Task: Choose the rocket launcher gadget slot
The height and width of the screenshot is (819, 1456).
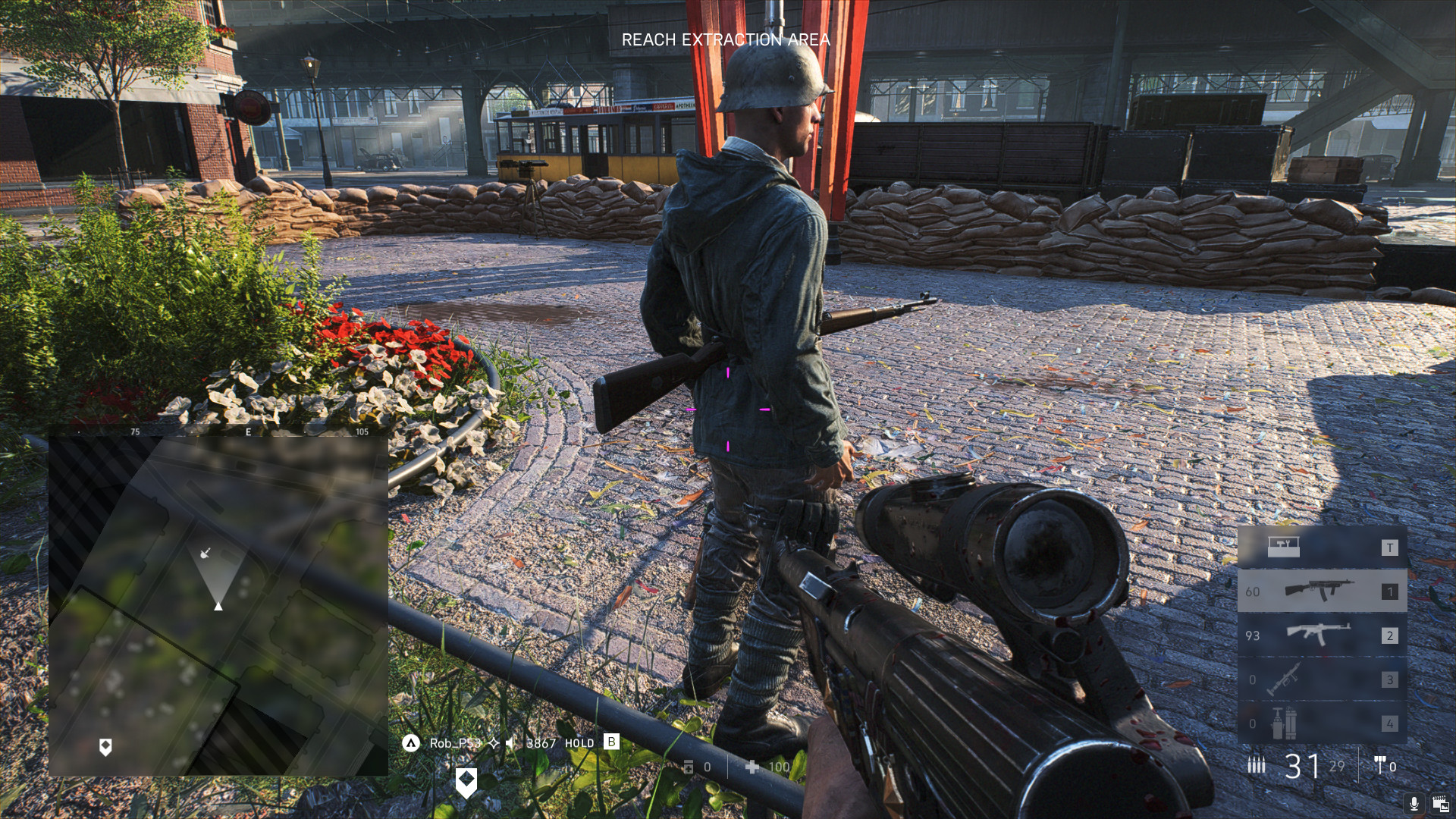Action: tap(1322, 679)
